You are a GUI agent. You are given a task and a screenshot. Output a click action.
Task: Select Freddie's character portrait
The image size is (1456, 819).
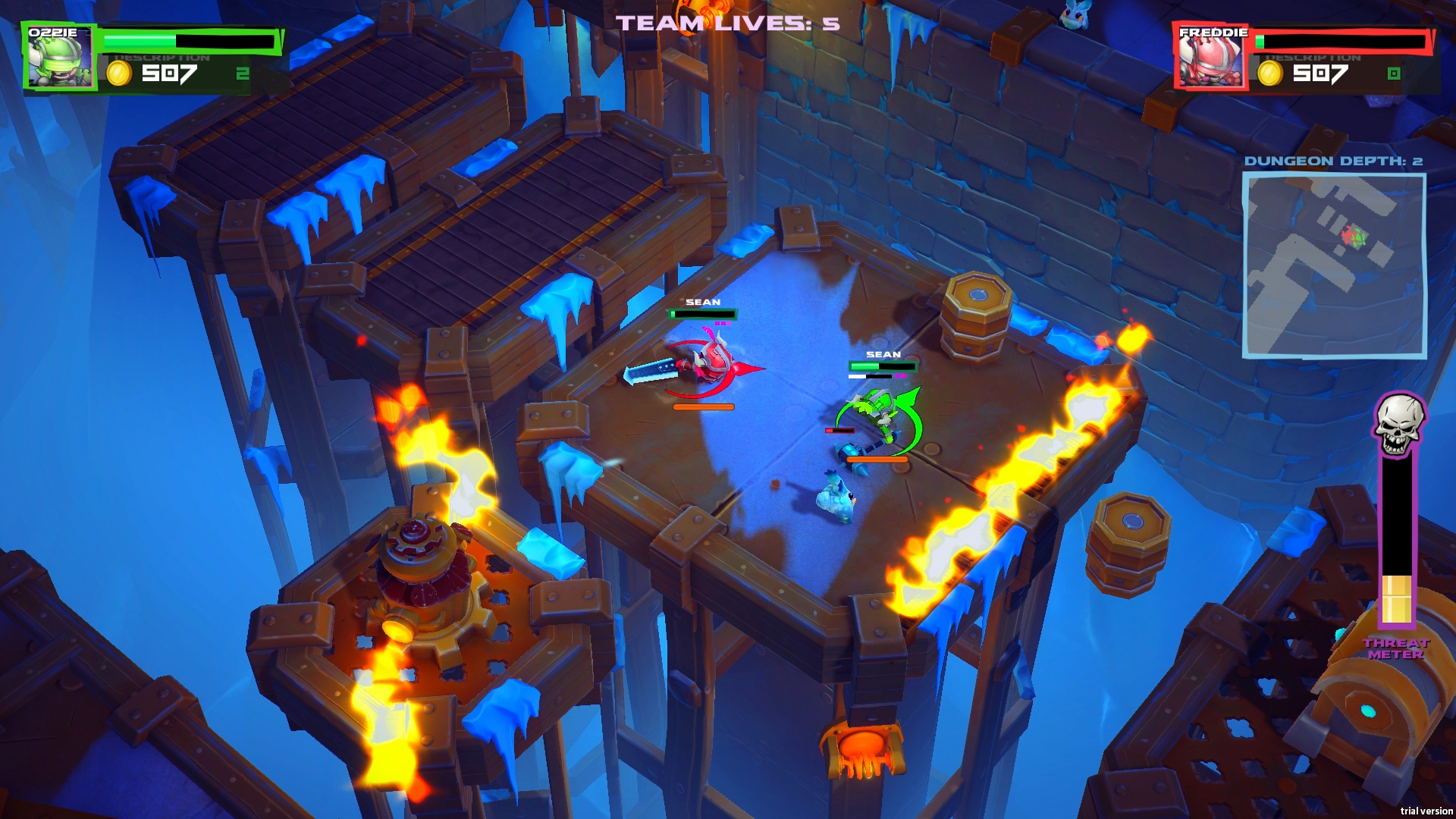tap(1212, 57)
